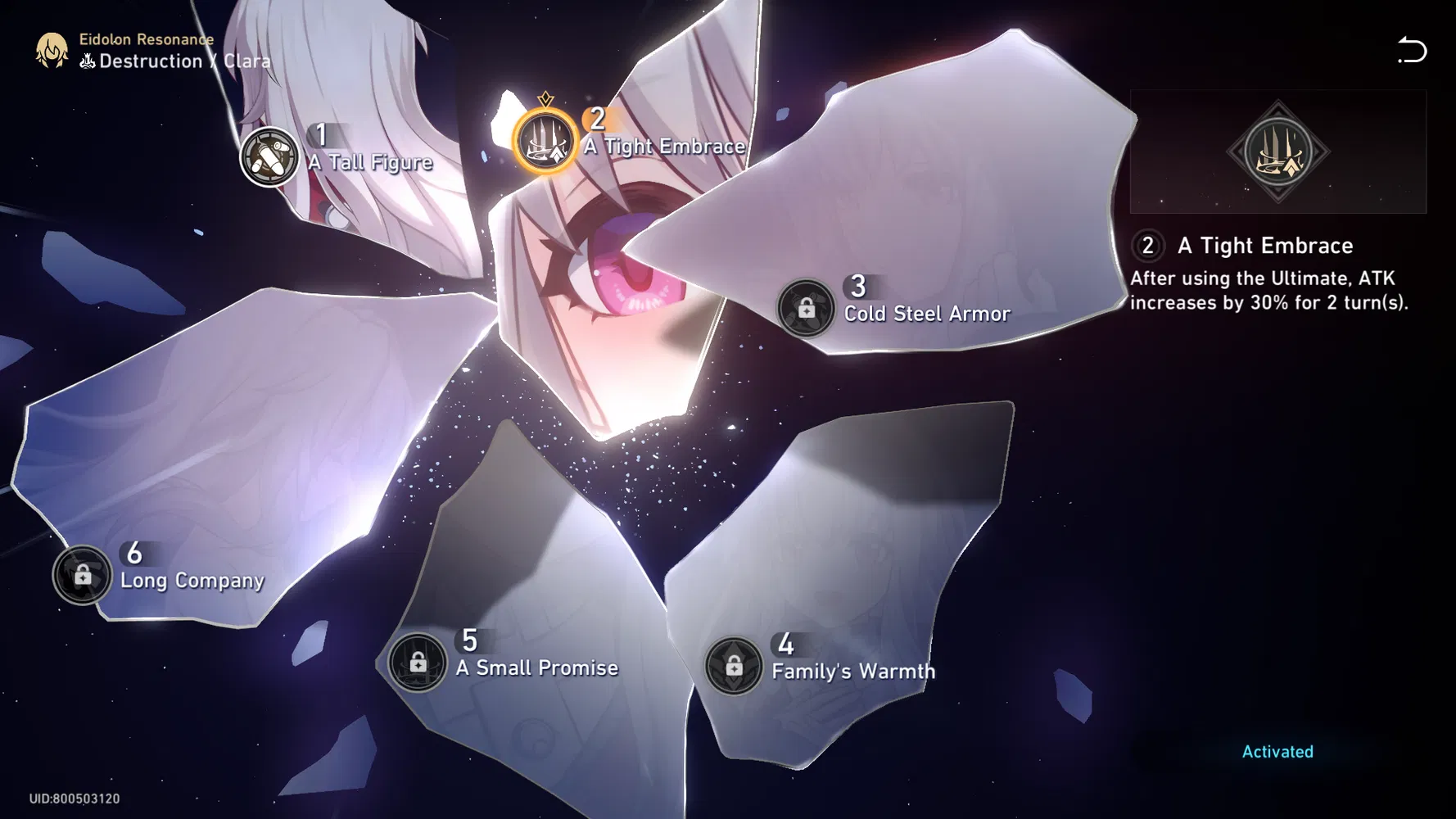Image resolution: width=1456 pixels, height=819 pixels.
Task: Open Eidolon 5 A Small Promise
Action: 418,662
